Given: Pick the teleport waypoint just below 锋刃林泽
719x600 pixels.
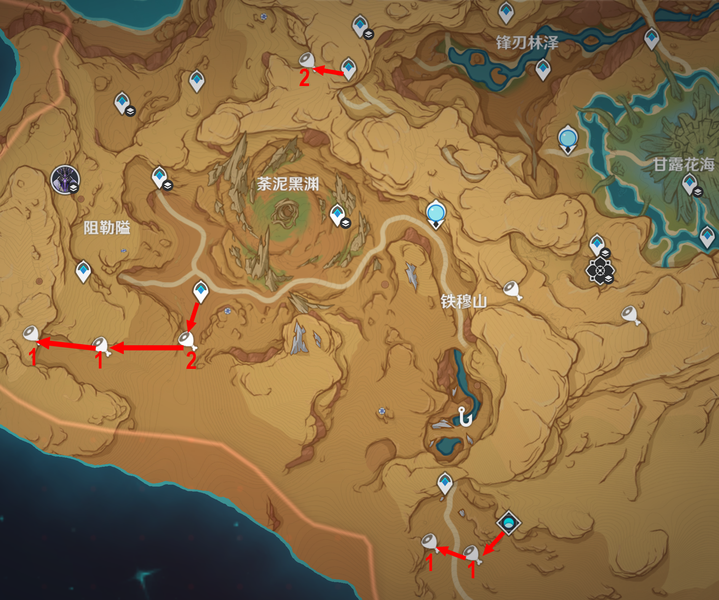Looking at the screenshot, I should [543, 69].
